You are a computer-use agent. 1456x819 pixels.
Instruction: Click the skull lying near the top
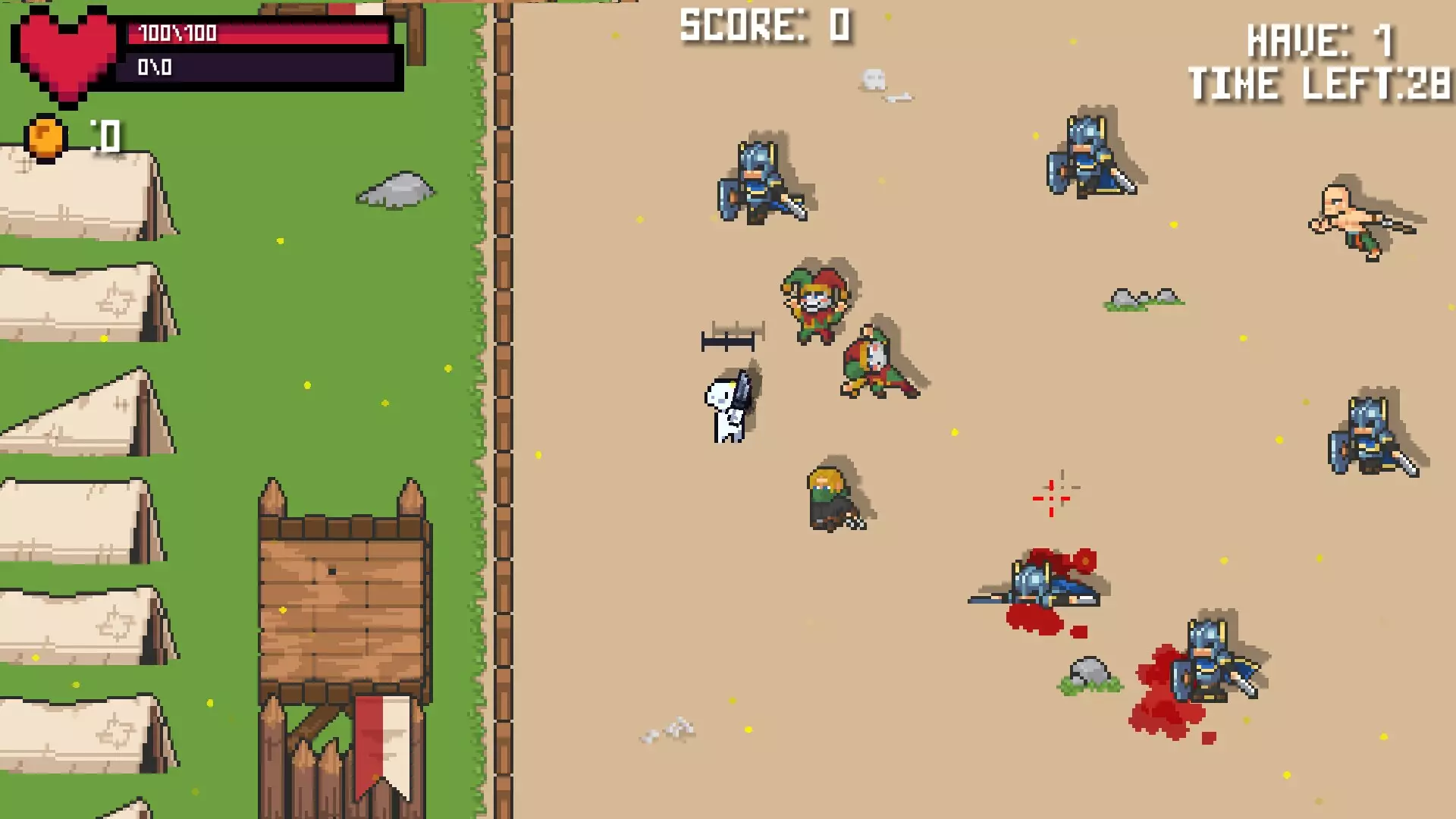click(x=874, y=76)
